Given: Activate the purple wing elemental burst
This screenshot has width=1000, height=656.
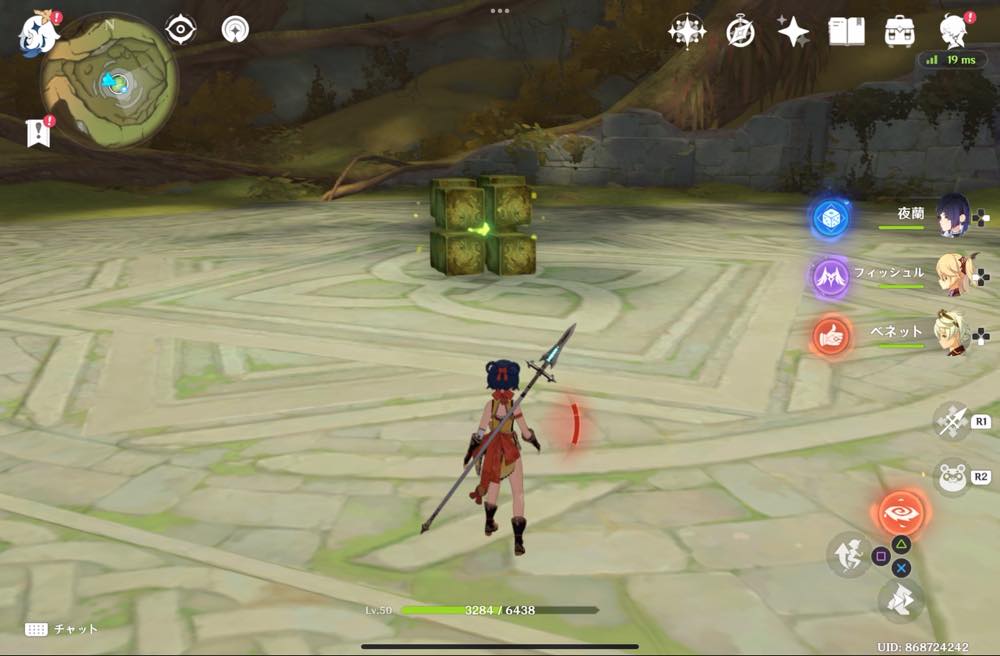Looking at the screenshot, I should pos(830,276).
